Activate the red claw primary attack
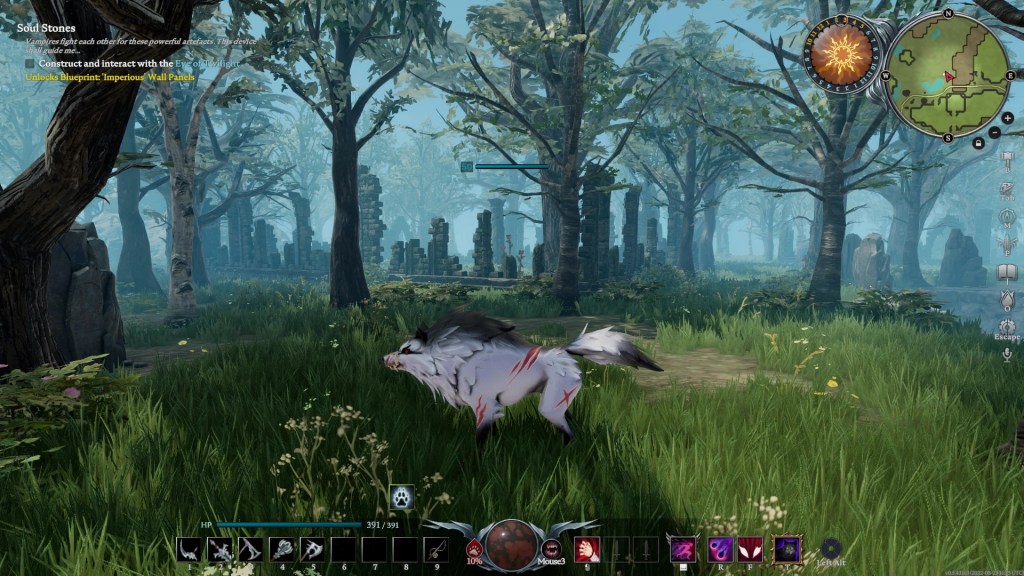The width and height of the screenshot is (1024, 576). (x=587, y=548)
